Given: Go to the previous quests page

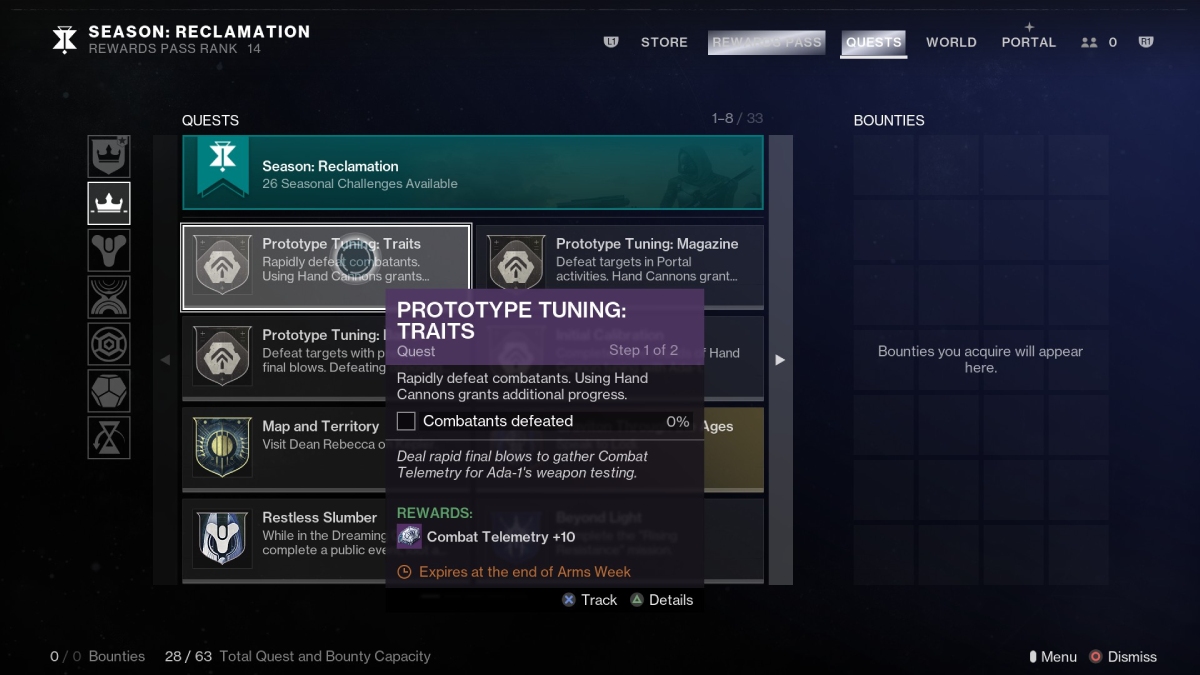Looking at the screenshot, I should [x=166, y=360].
